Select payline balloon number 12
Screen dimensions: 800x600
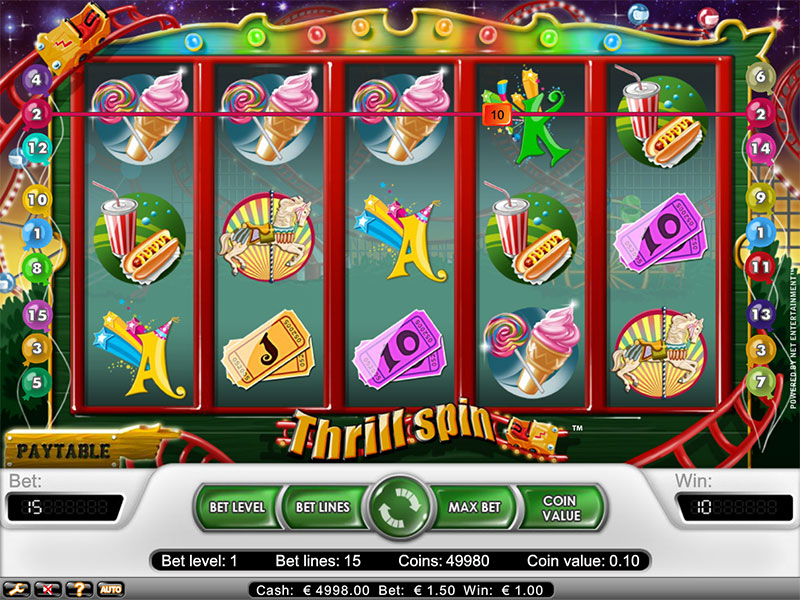click(x=37, y=148)
